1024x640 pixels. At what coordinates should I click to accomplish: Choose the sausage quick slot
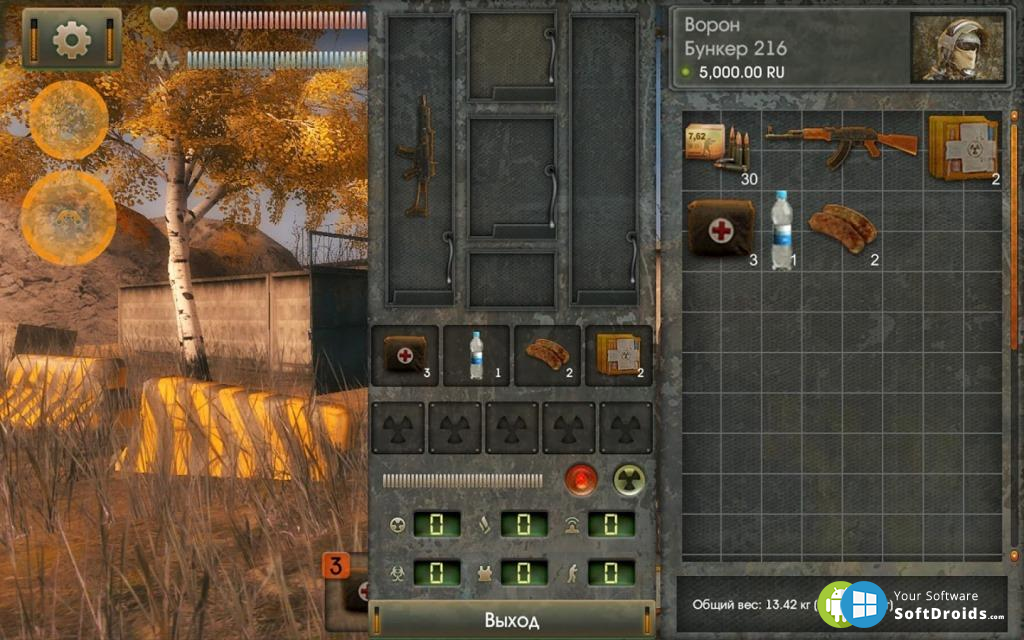click(x=547, y=355)
